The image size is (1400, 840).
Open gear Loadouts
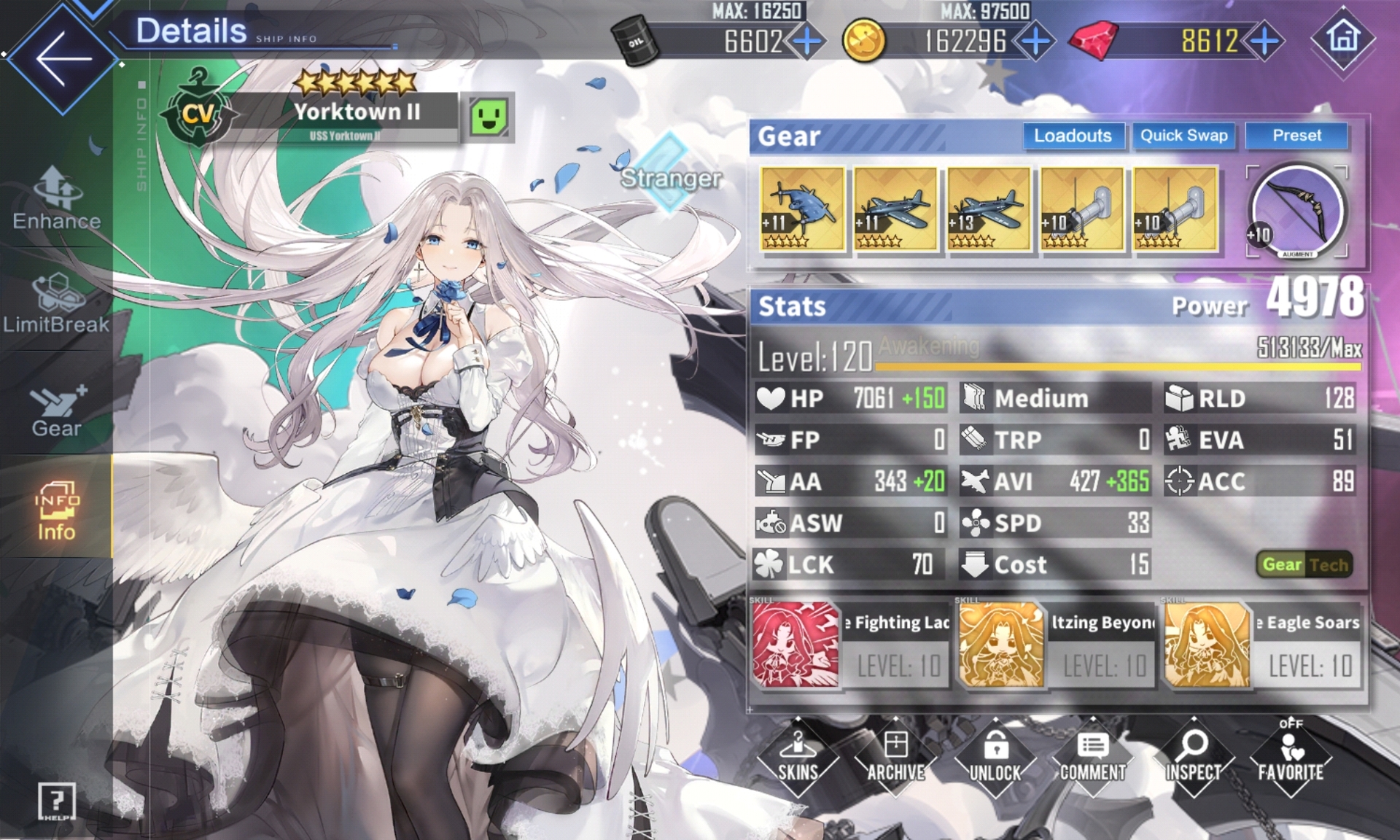click(x=1072, y=136)
